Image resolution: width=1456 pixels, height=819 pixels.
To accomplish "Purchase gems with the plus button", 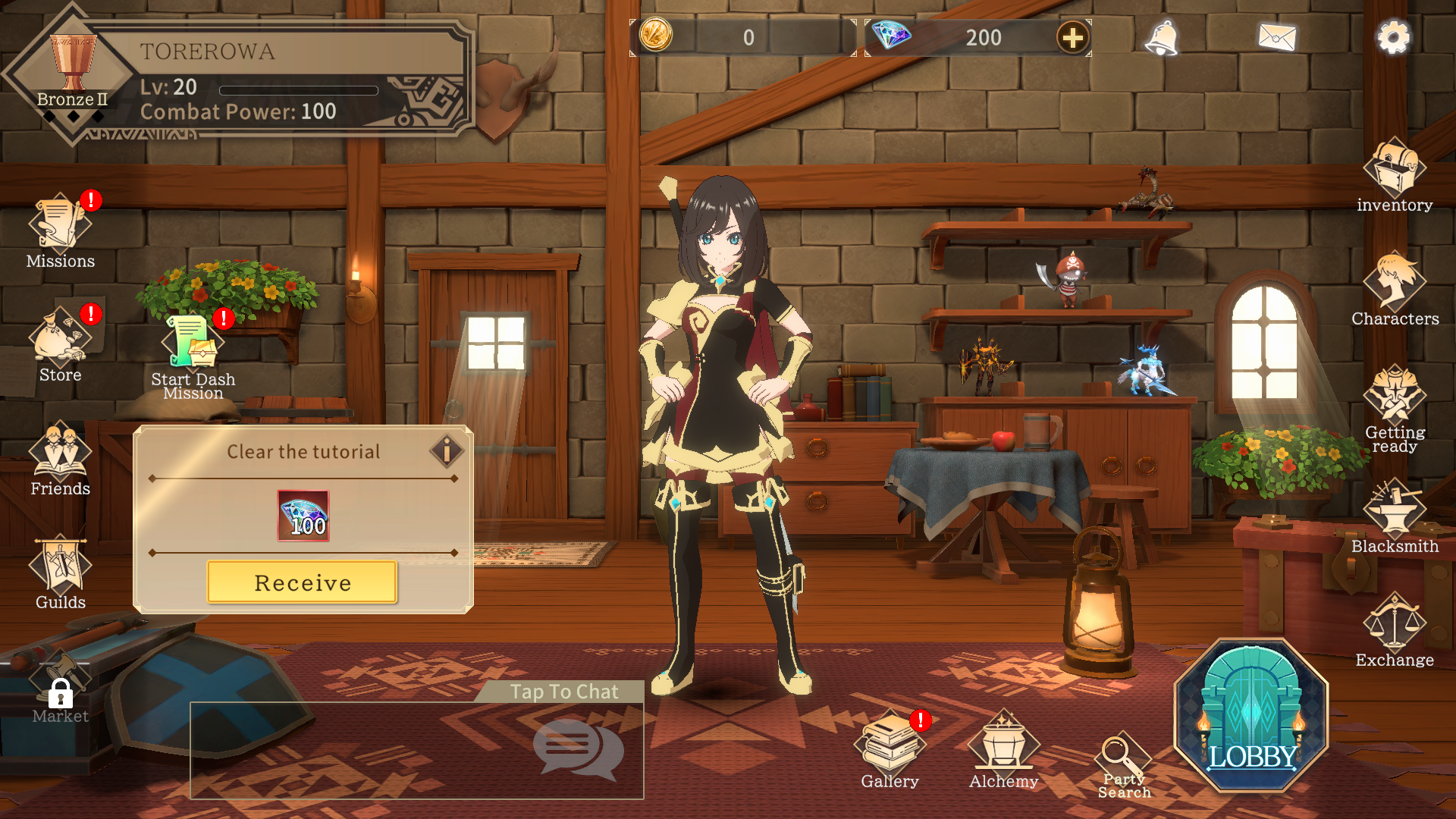I will coord(1072,37).
